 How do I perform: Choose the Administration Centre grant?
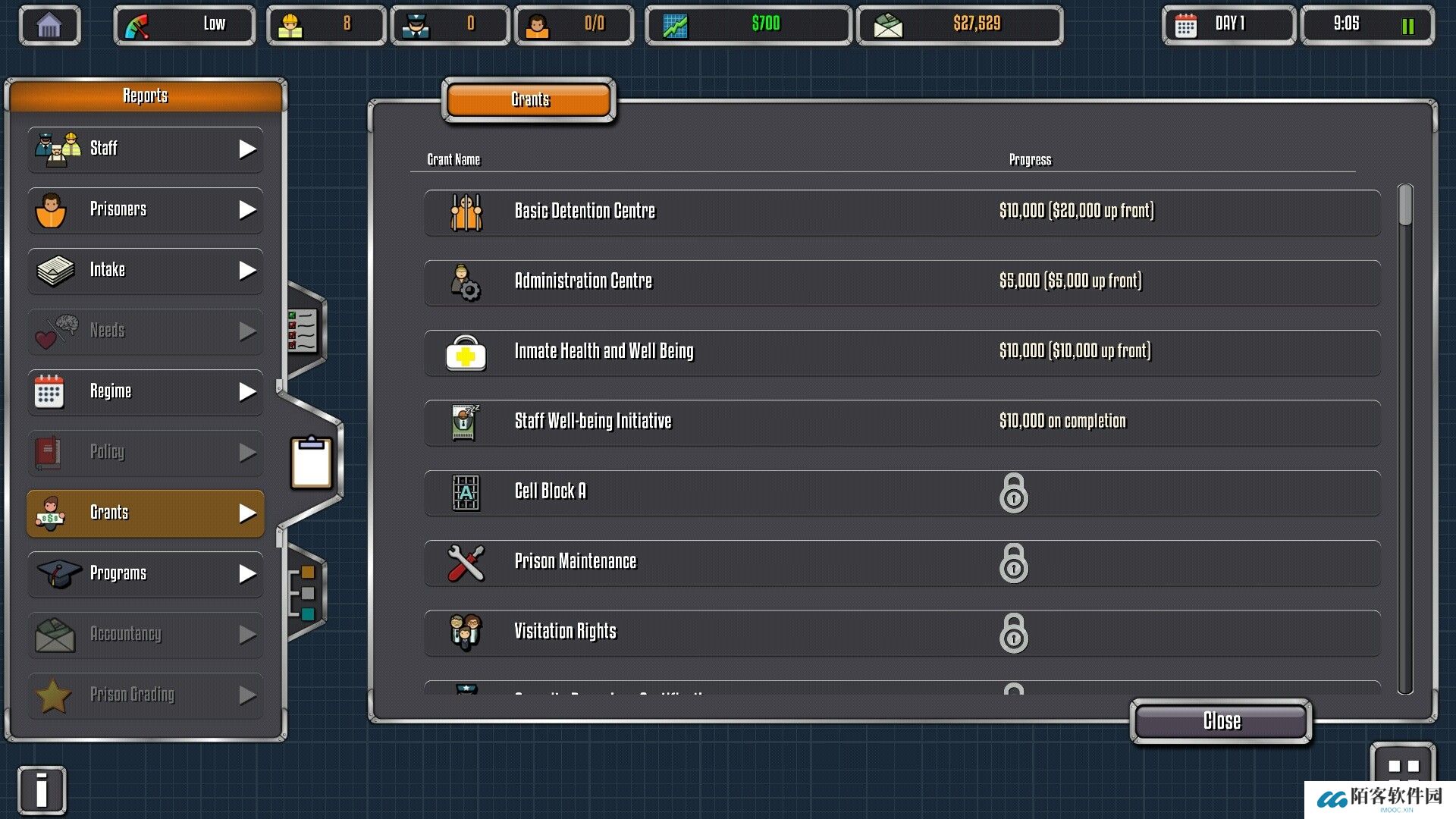[901, 282]
